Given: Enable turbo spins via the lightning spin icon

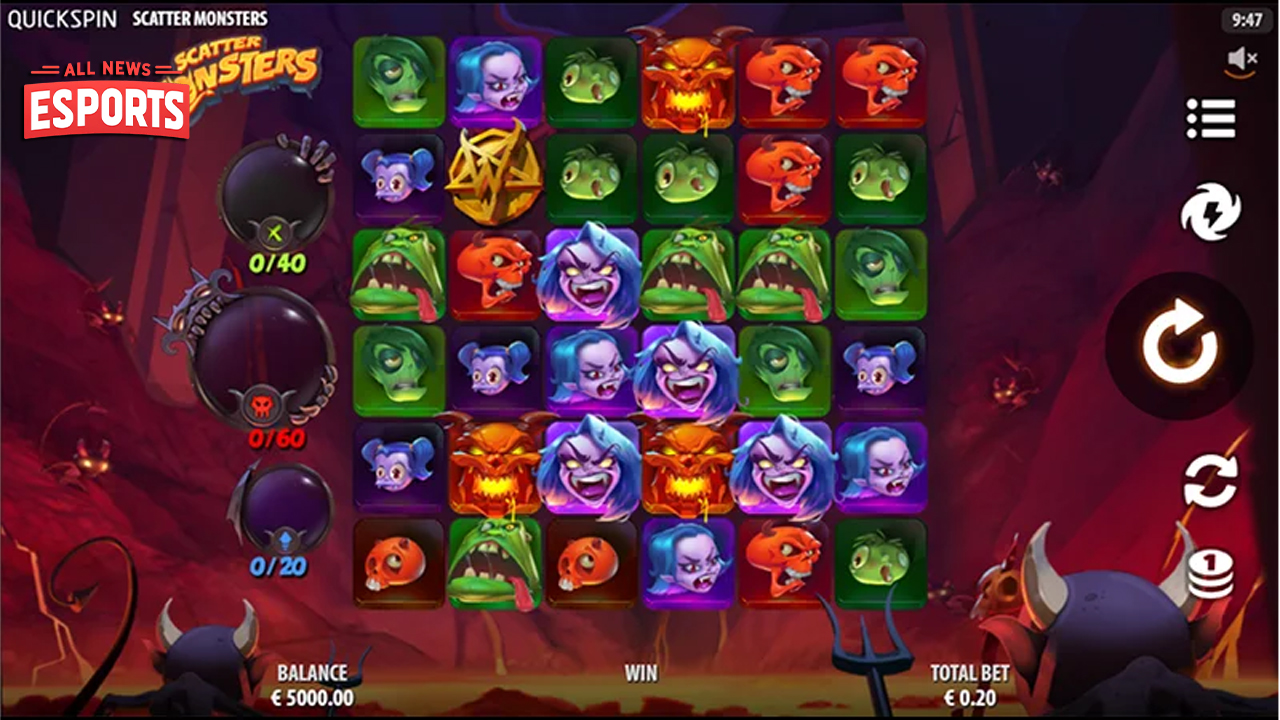Looking at the screenshot, I should tap(1213, 213).
